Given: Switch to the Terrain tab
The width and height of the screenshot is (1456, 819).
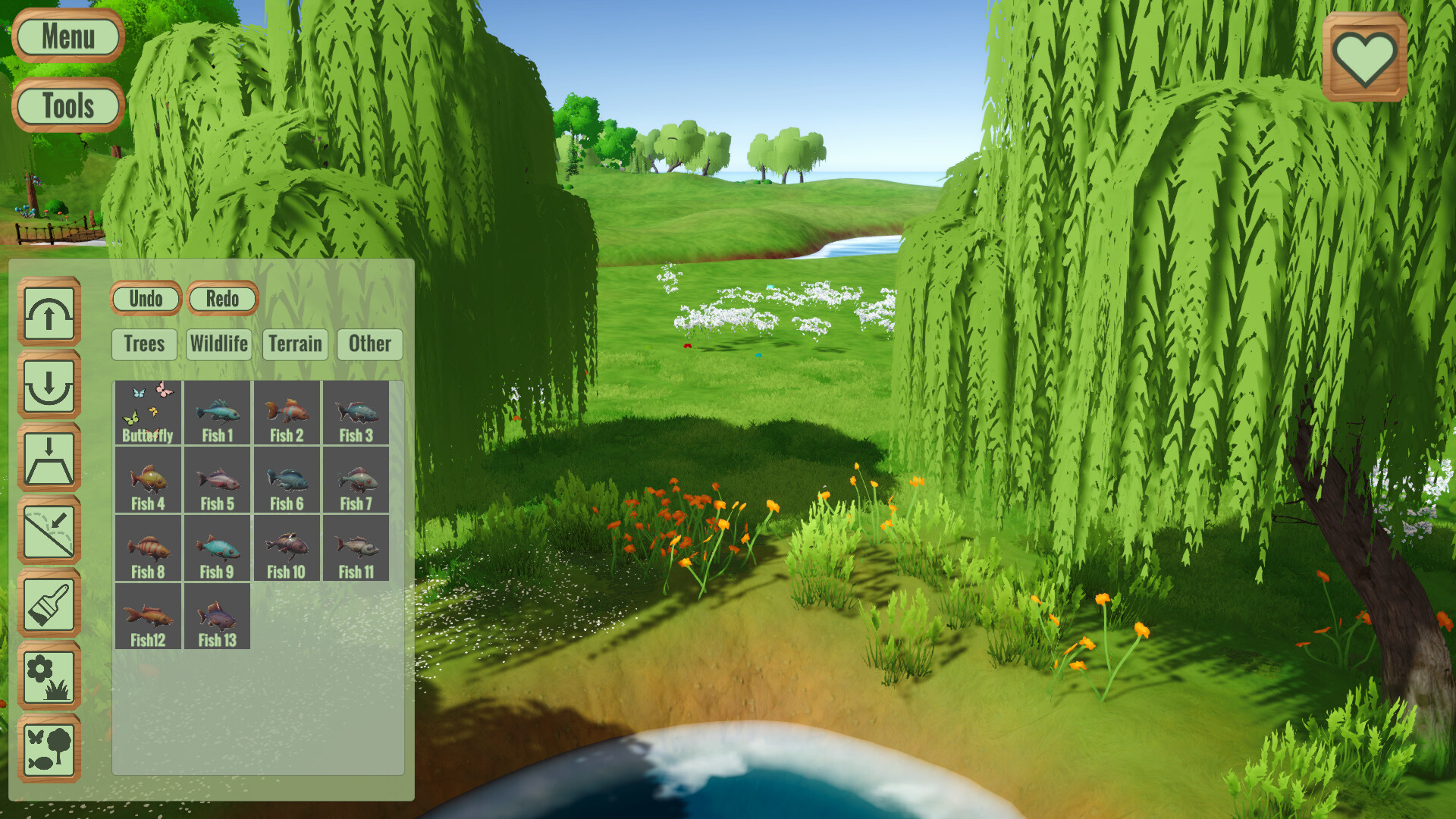Looking at the screenshot, I should coord(295,345).
